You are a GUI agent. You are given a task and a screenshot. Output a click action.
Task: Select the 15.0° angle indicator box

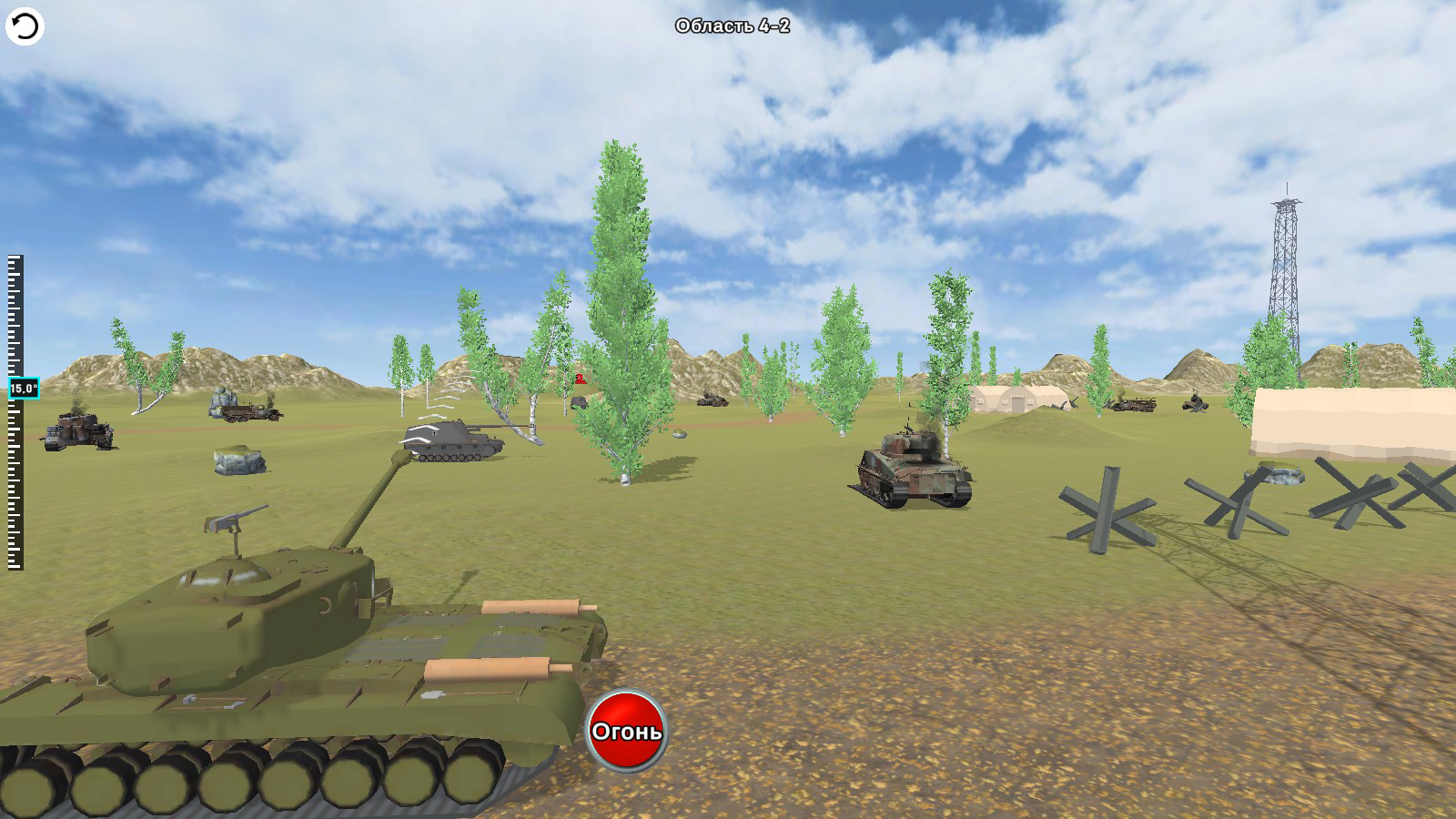21,387
